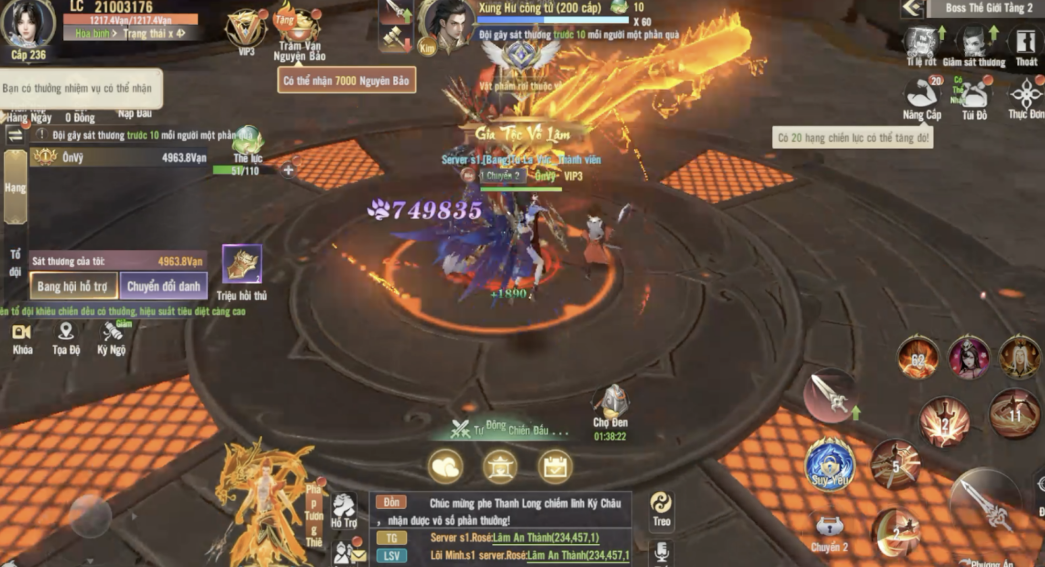Open the Chợ Đen black market
The image size is (1045, 567).
click(610, 404)
